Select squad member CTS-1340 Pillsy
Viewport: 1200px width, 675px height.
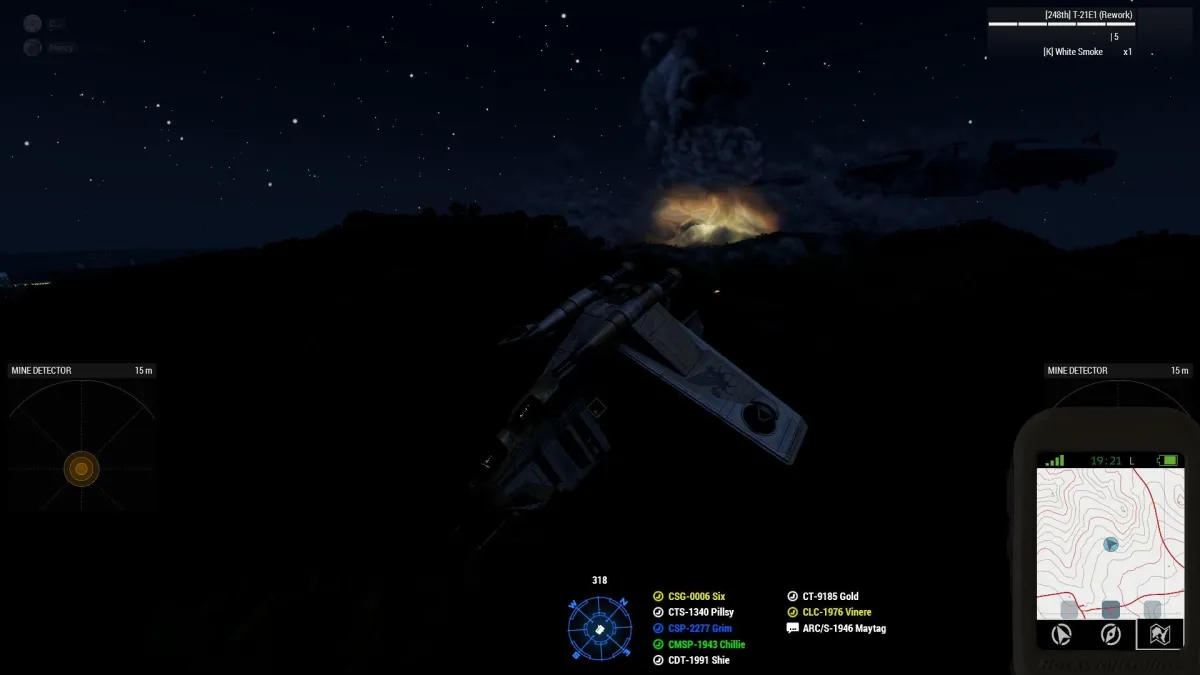(x=700, y=613)
